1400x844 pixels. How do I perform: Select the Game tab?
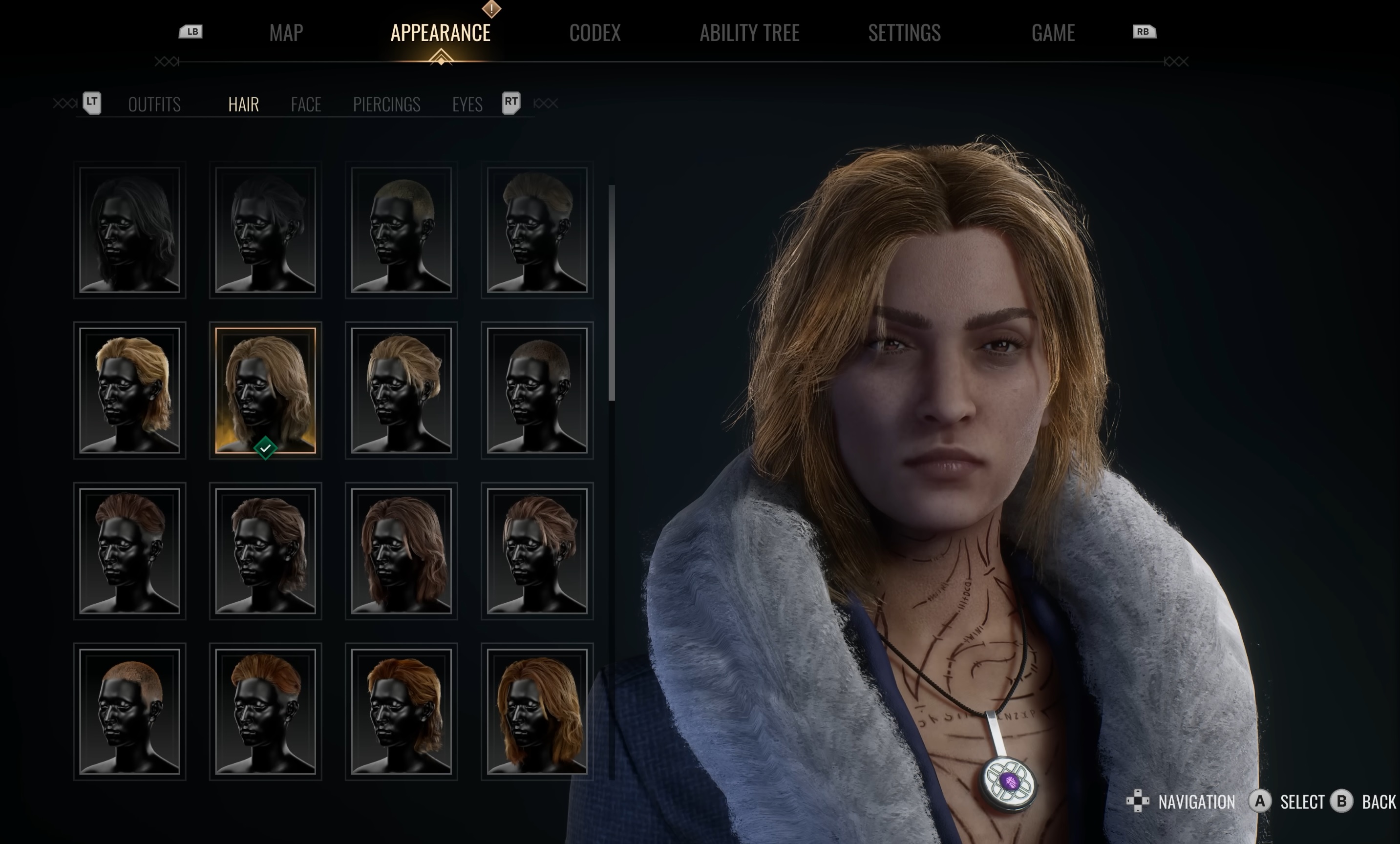[x=1052, y=33]
